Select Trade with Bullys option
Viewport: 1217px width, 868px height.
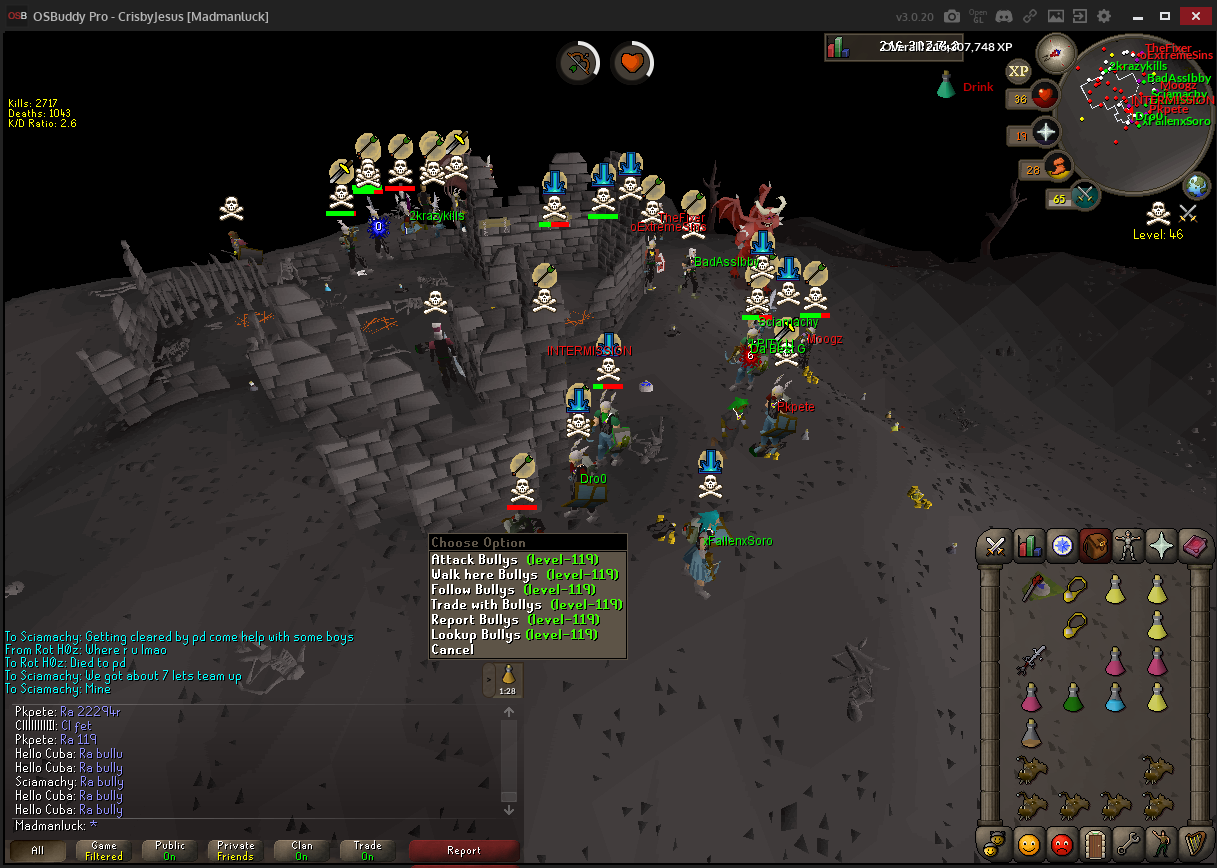(525, 605)
